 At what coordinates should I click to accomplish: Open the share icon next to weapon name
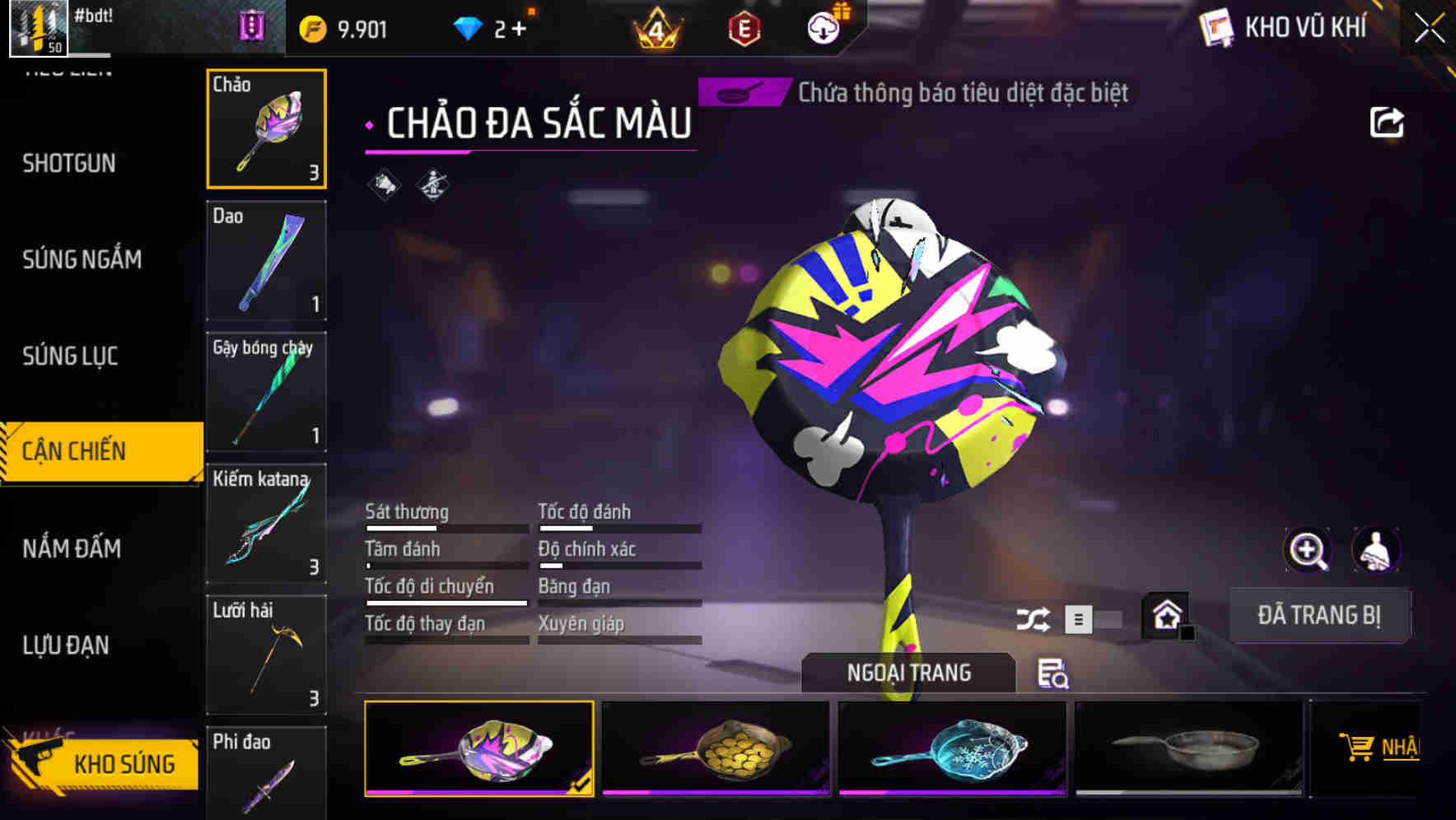click(x=1388, y=120)
